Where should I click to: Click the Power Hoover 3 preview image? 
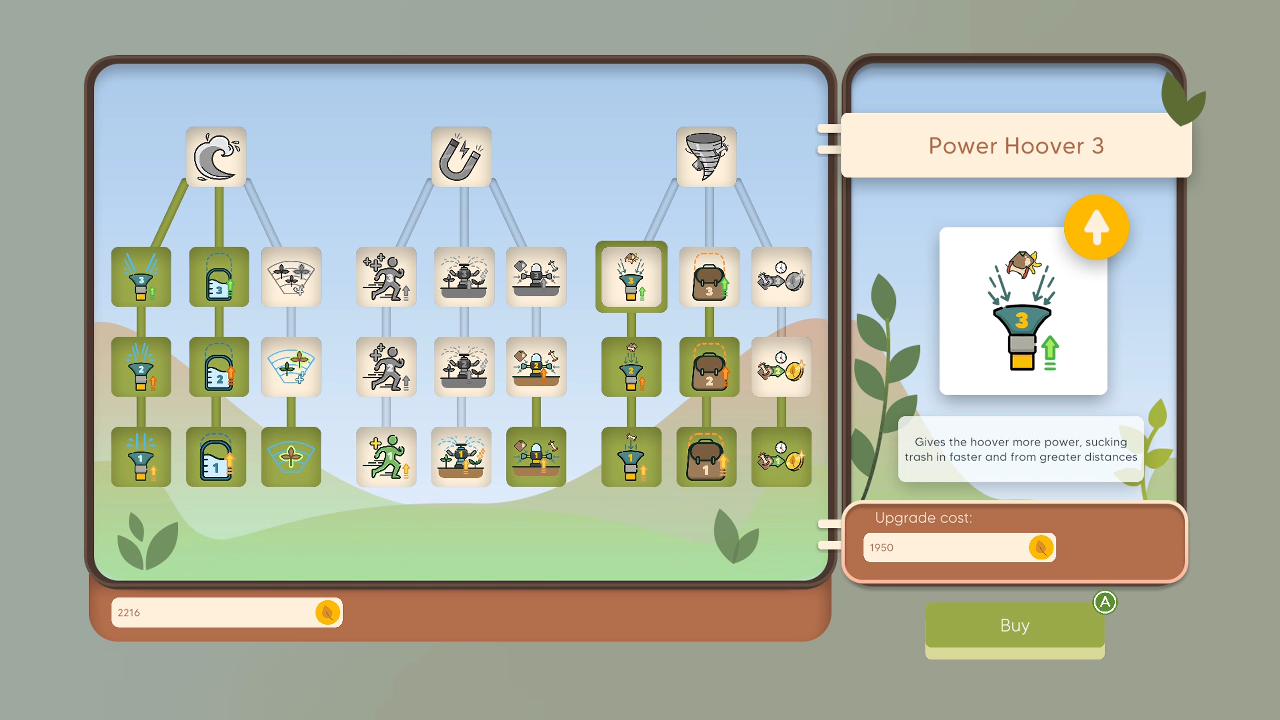coord(1023,311)
